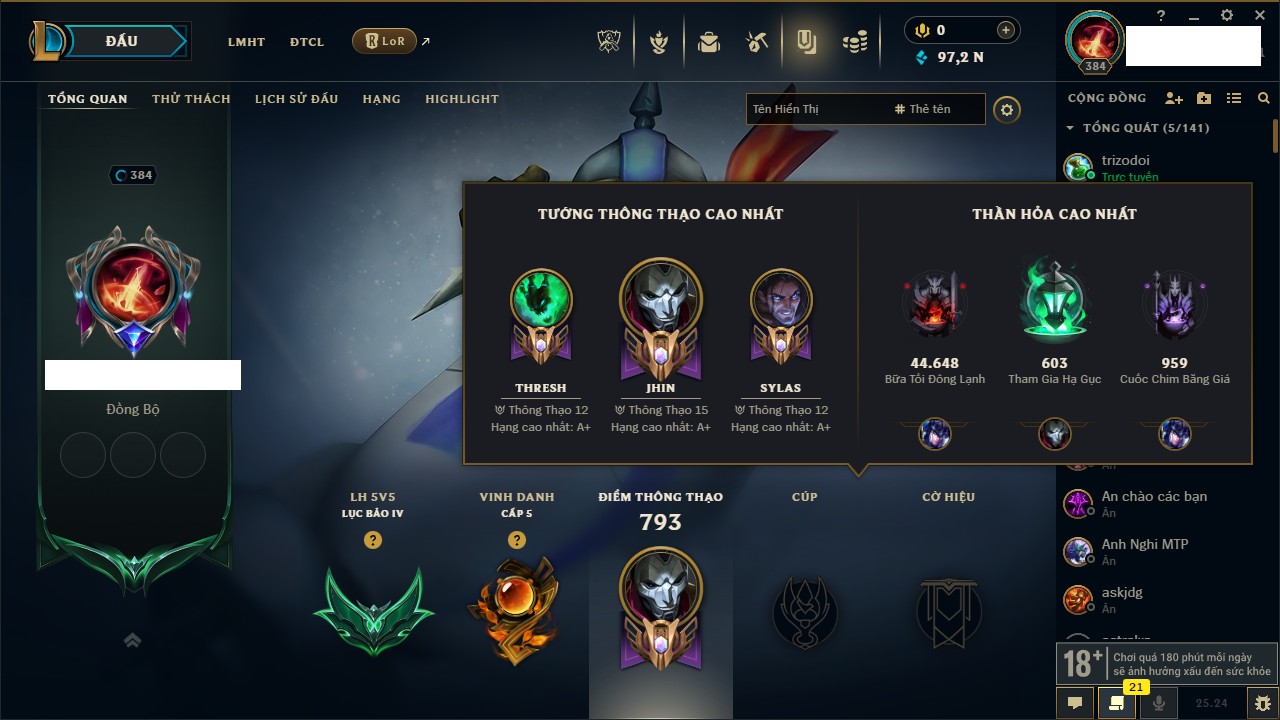Show the HIGHLIGHT tab

coord(461,99)
